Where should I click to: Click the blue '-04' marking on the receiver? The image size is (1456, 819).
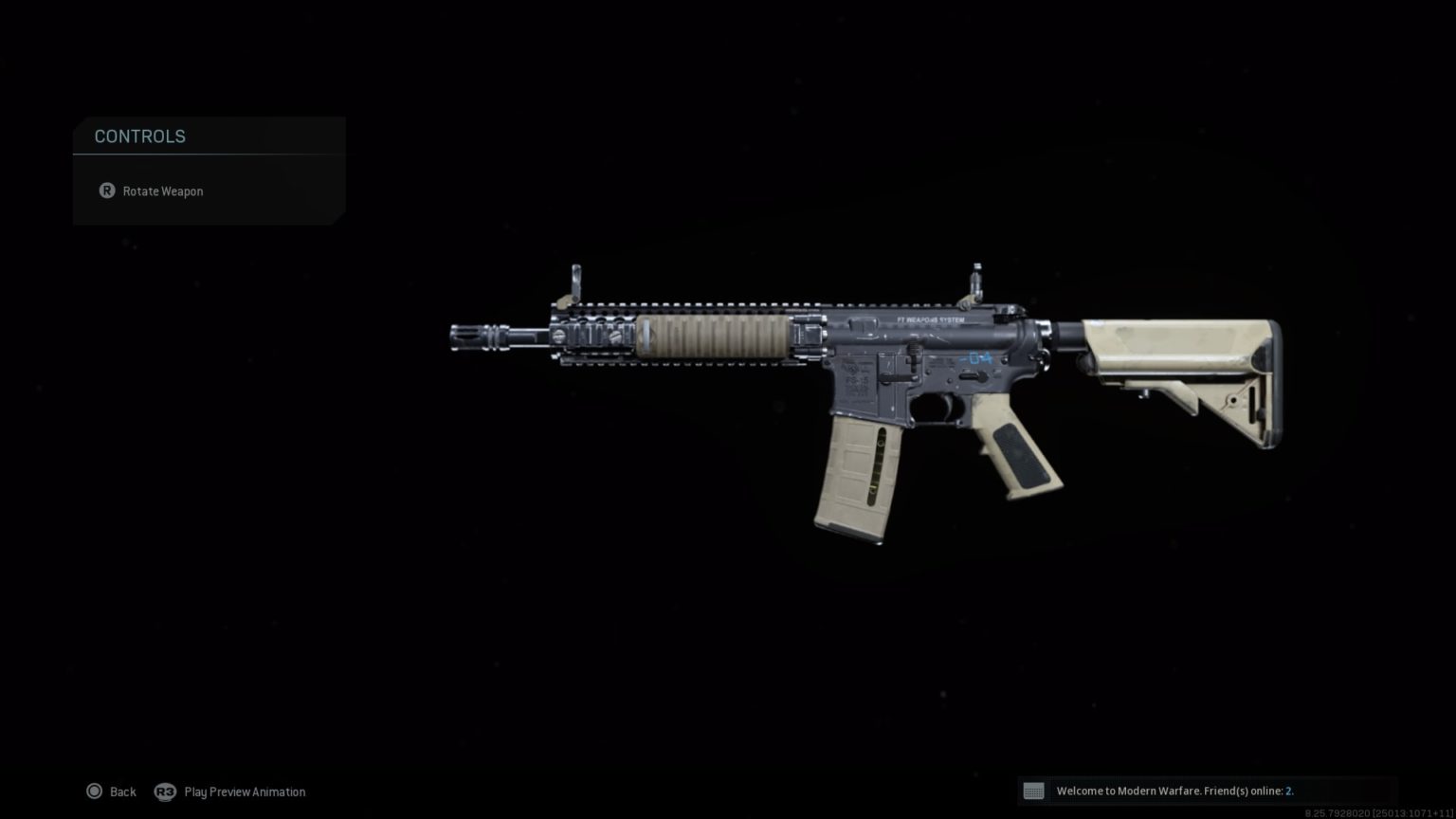(x=977, y=358)
